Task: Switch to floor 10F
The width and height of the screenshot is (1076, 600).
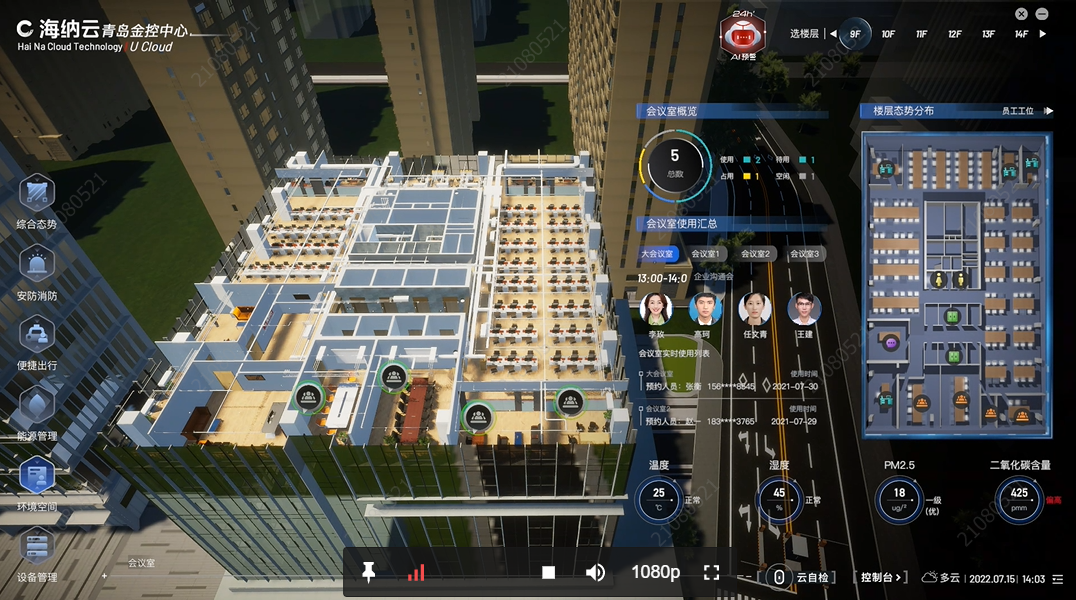Action: (x=888, y=34)
